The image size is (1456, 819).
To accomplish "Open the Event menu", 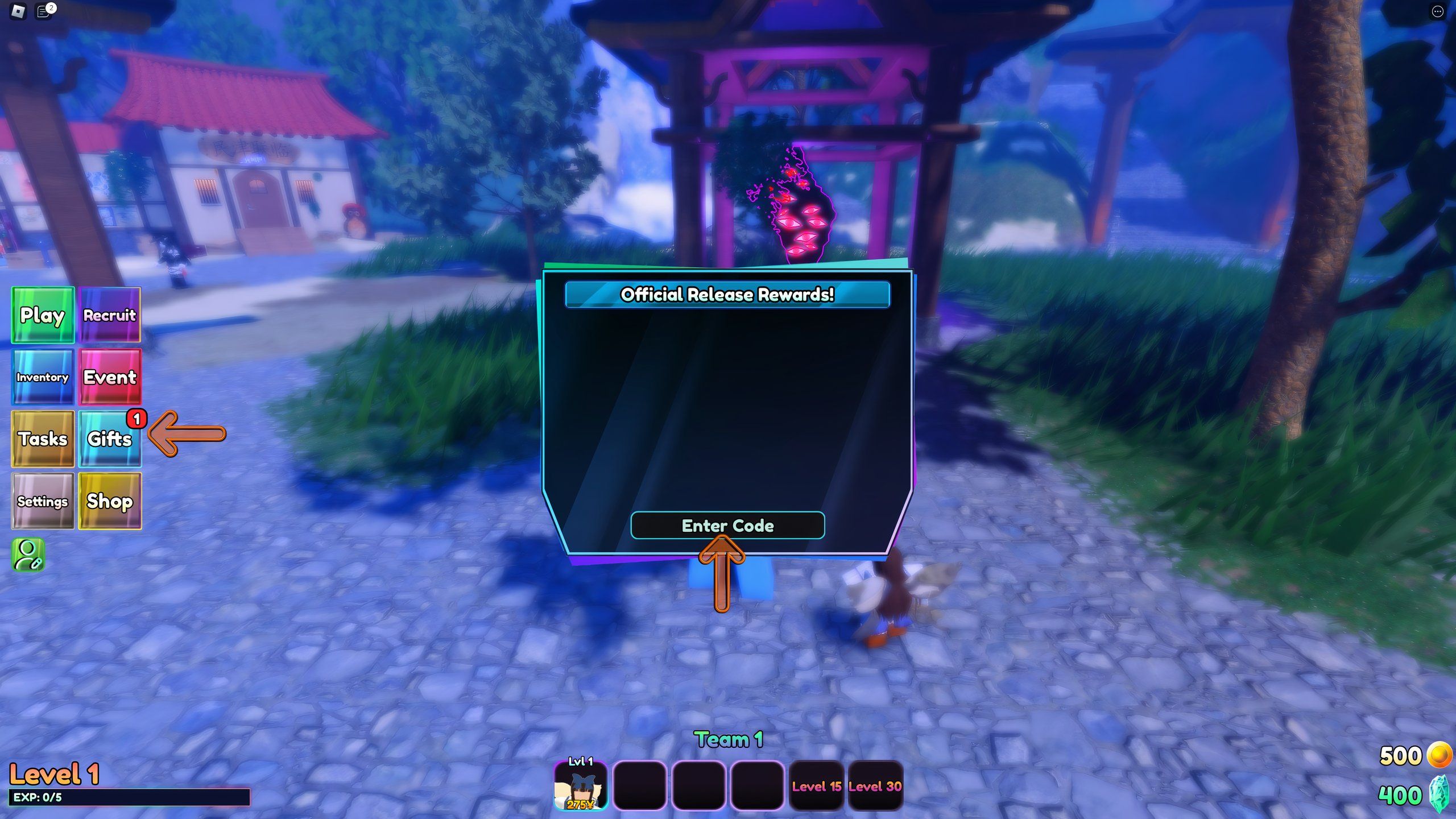I will 110,377.
